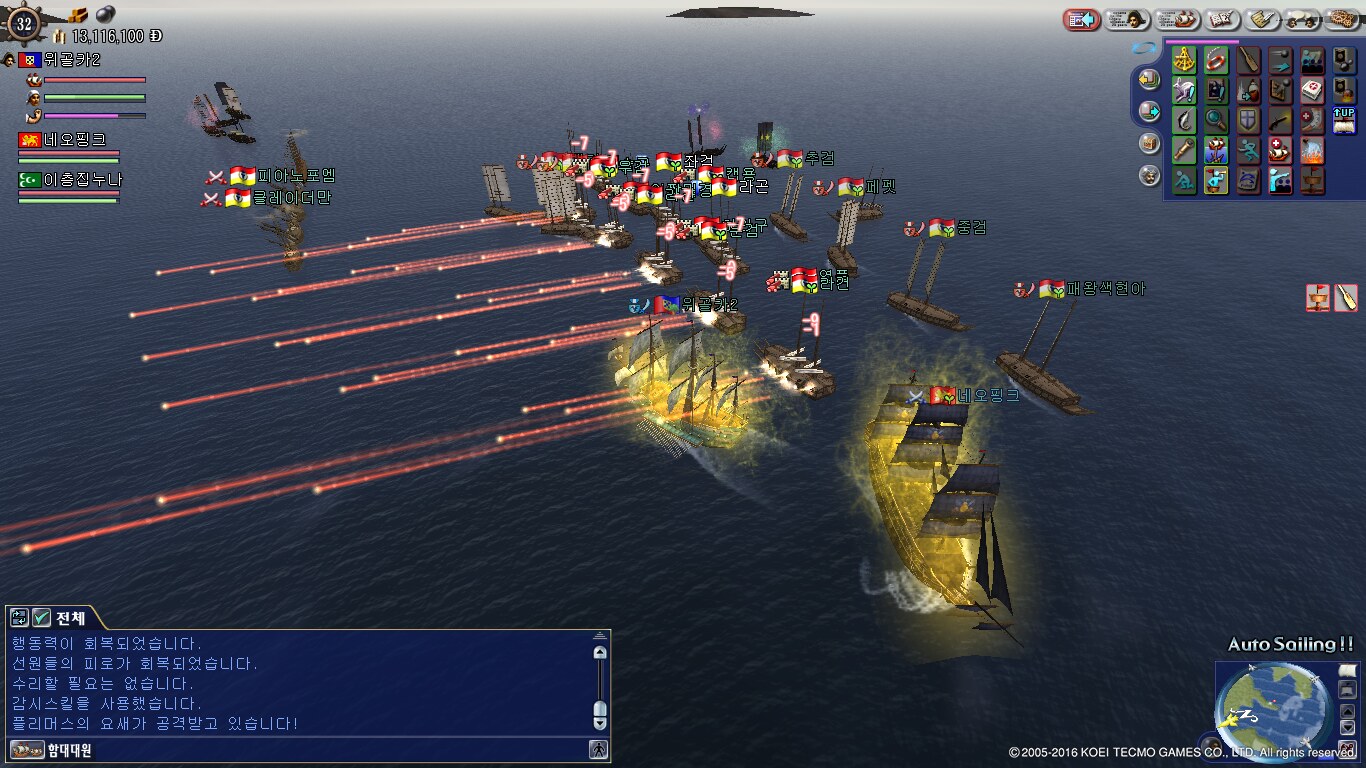This screenshot has width=1366, height=768.
Task: Activate the first-aid kit skill
Action: coord(1312,91)
